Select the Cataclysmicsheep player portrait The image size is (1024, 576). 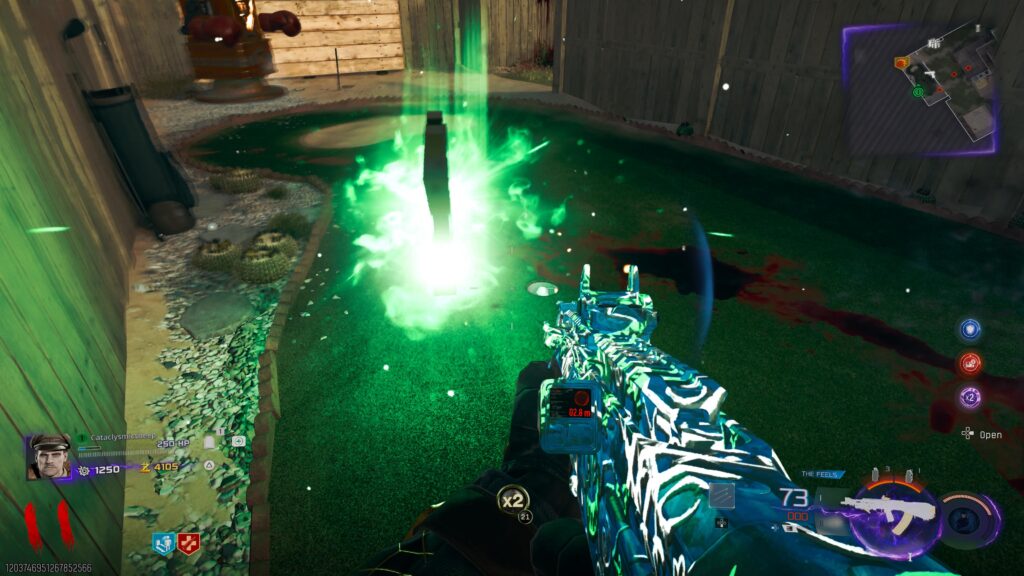point(48,456)
